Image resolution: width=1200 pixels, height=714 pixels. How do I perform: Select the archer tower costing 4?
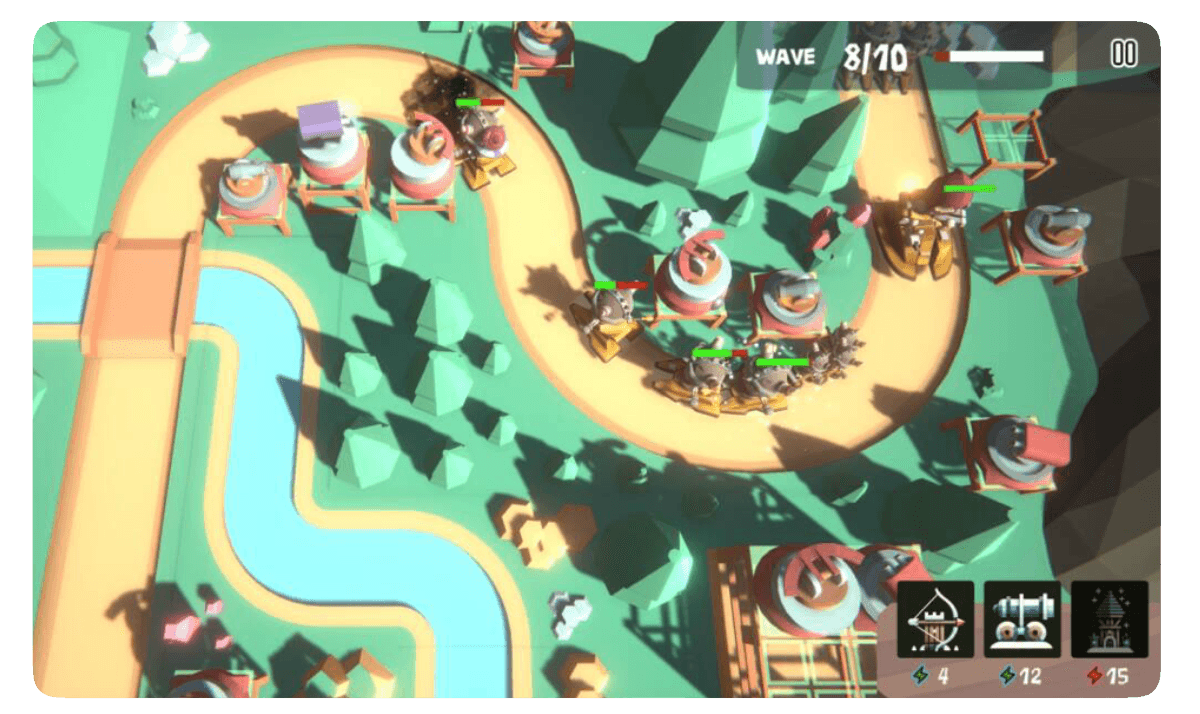point(935,620)
